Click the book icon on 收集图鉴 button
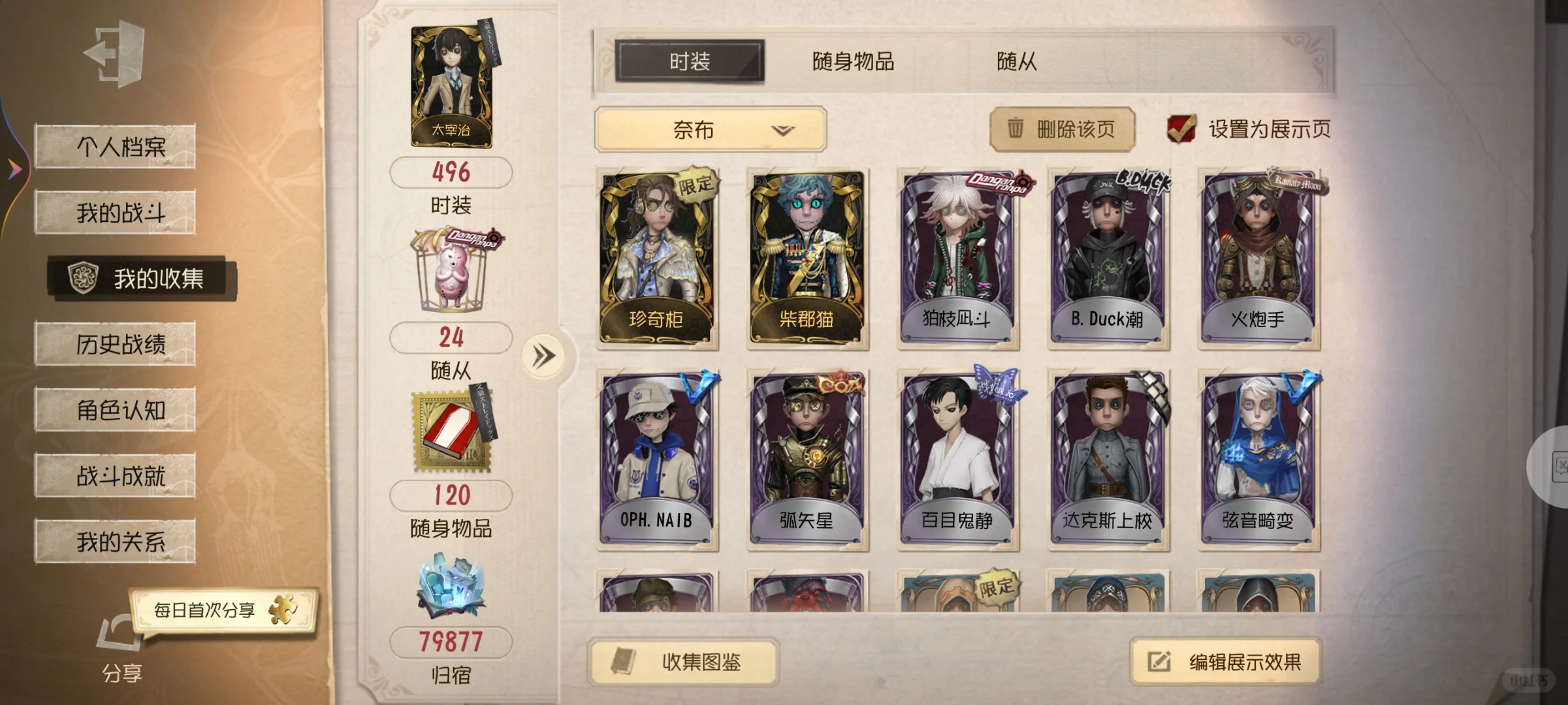The height and width of the screenshot is (705, 1568). pyautogui.click(x=624, y=662)
